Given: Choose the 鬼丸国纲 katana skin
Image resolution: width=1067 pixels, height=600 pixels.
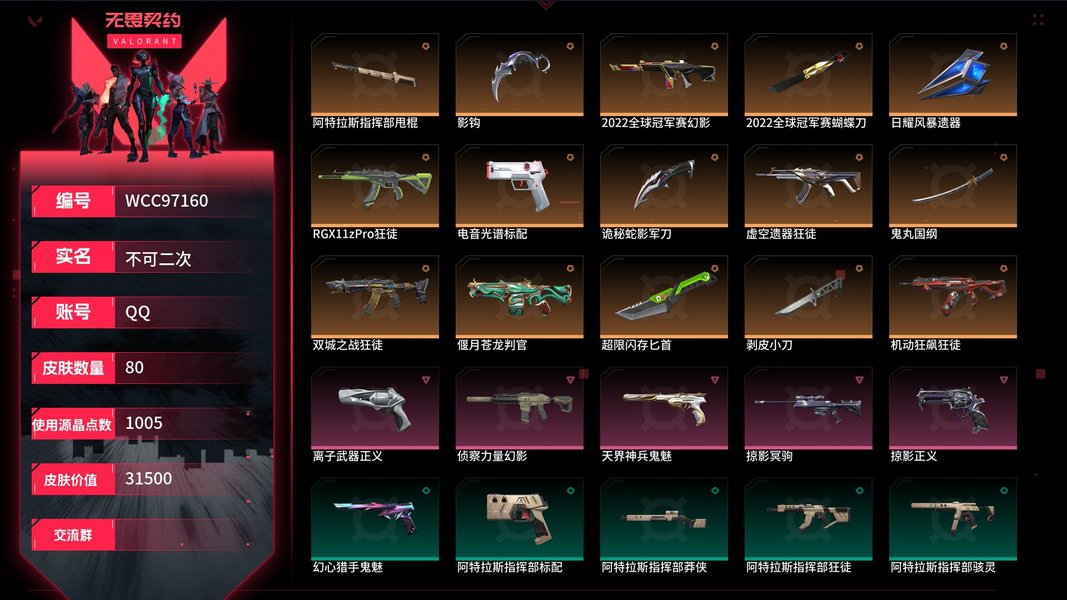Looking at the screenshot, I should point(952,186).
